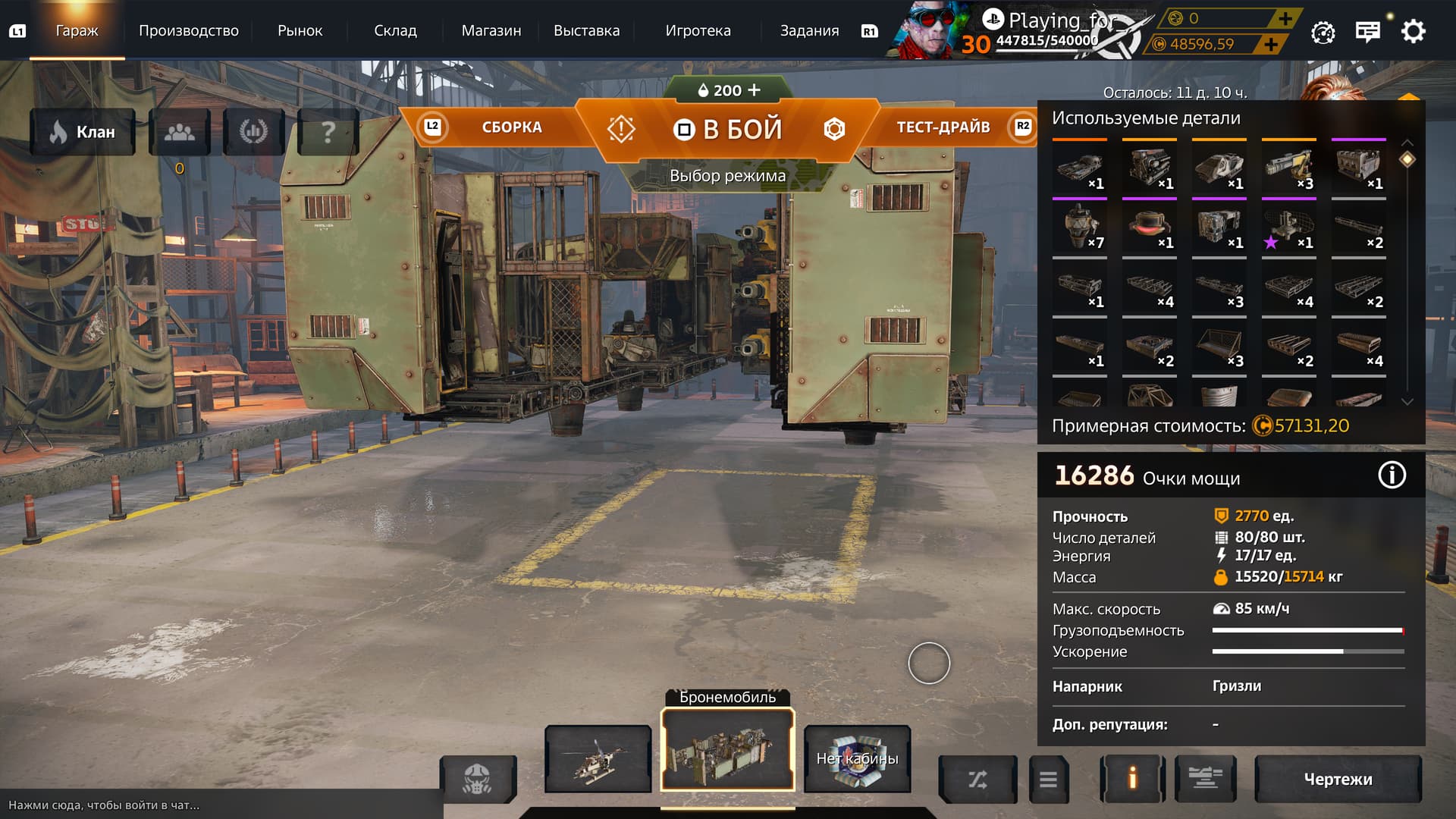1456x819 pixels.
Task: Enter СБОРКА build mode
Action: (x=511, y=127)
